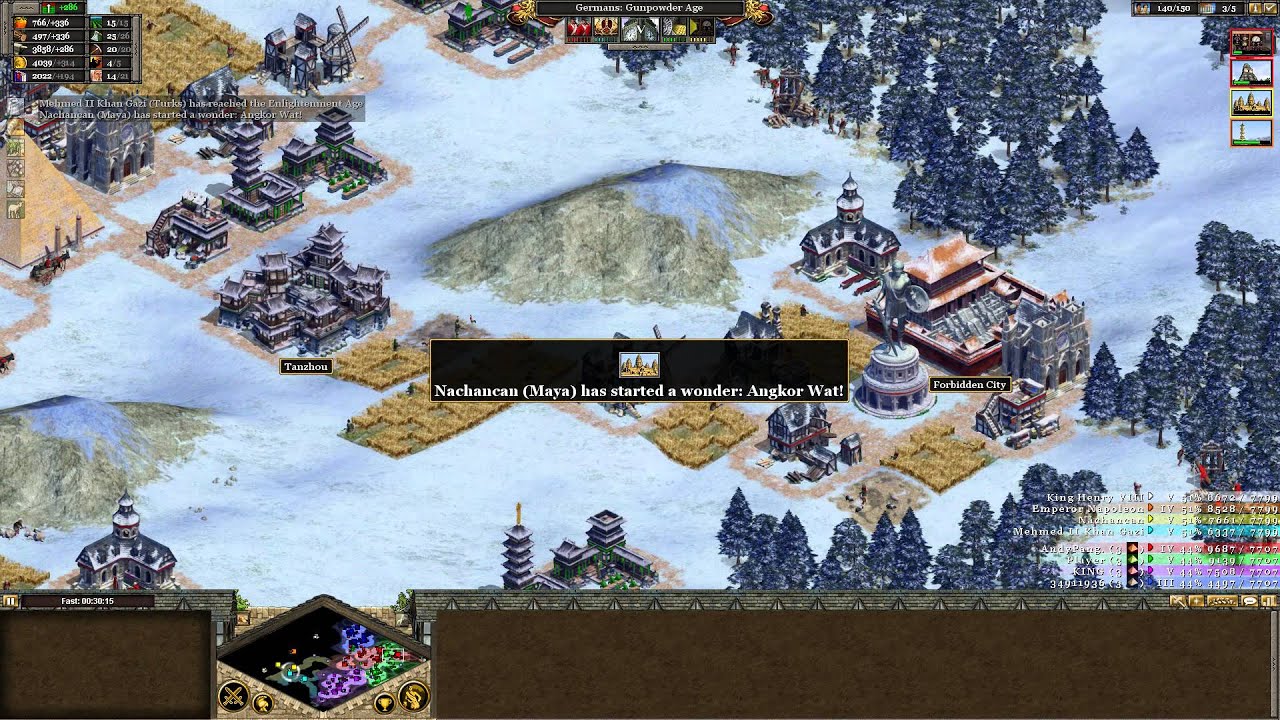This screenshot has height=720, width=1280.
Task: Select the civic research crown icon
Action: click(x=606, y=29)
